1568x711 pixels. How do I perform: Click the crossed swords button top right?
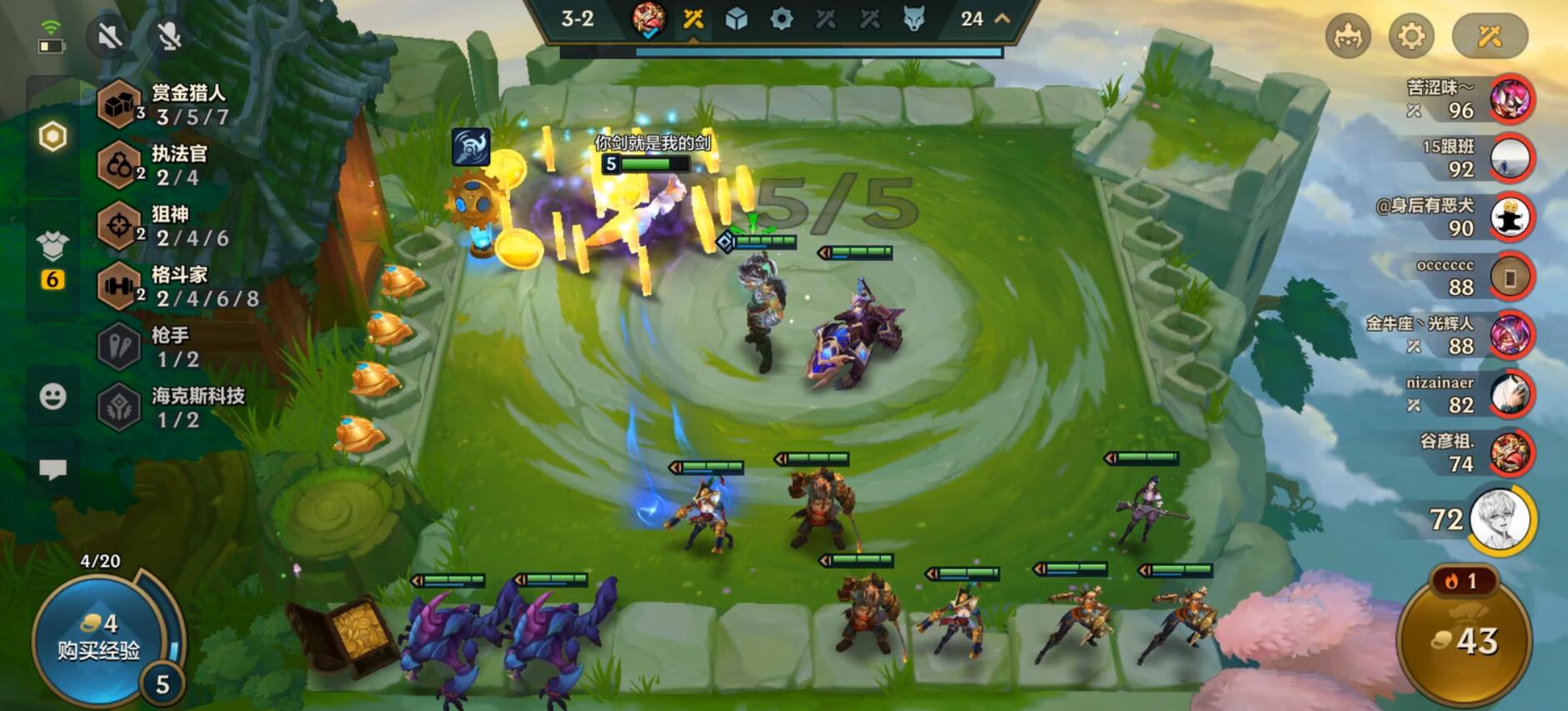tap(1489, 36)
